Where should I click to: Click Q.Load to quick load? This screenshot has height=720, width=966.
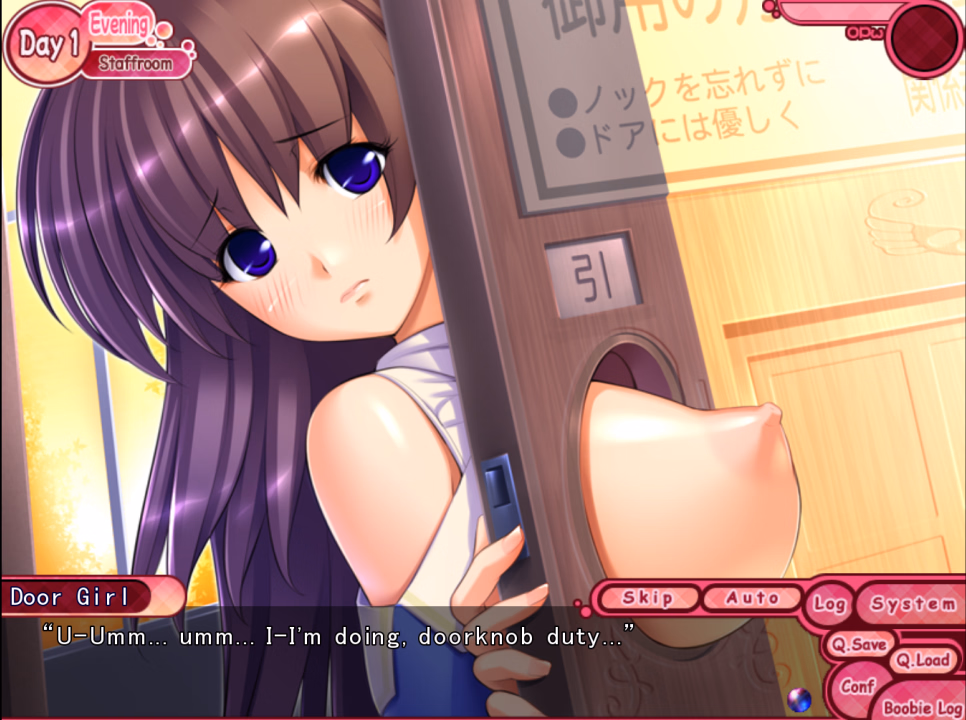coord(921,660)
